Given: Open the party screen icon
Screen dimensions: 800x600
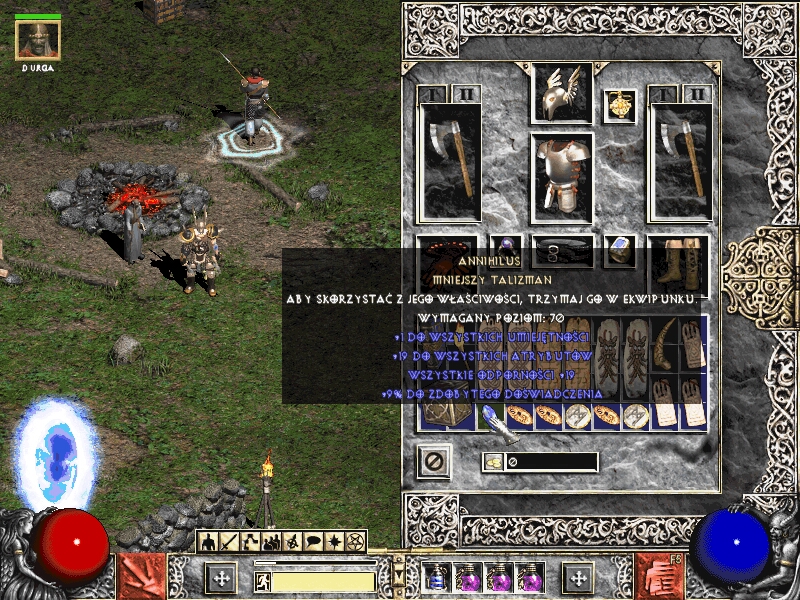Looking at the screenshot, I should click(x=270, y=542).
